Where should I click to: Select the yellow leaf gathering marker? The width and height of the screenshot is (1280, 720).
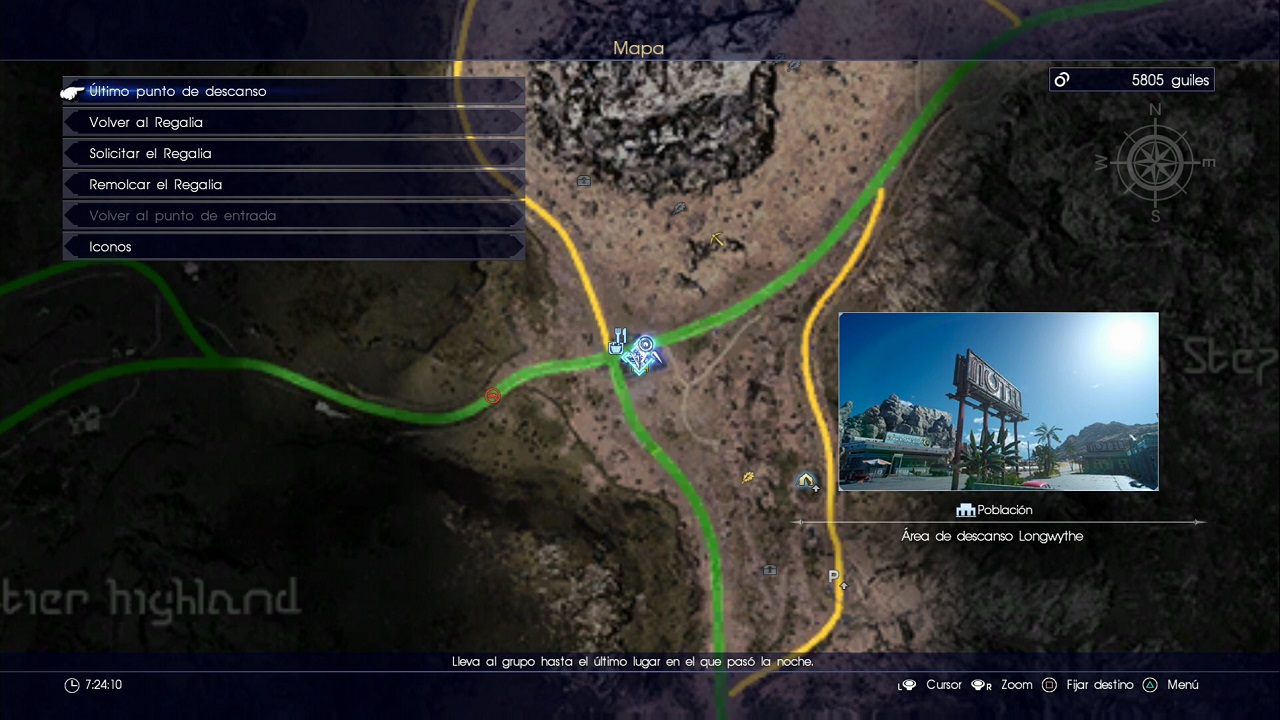748,478
